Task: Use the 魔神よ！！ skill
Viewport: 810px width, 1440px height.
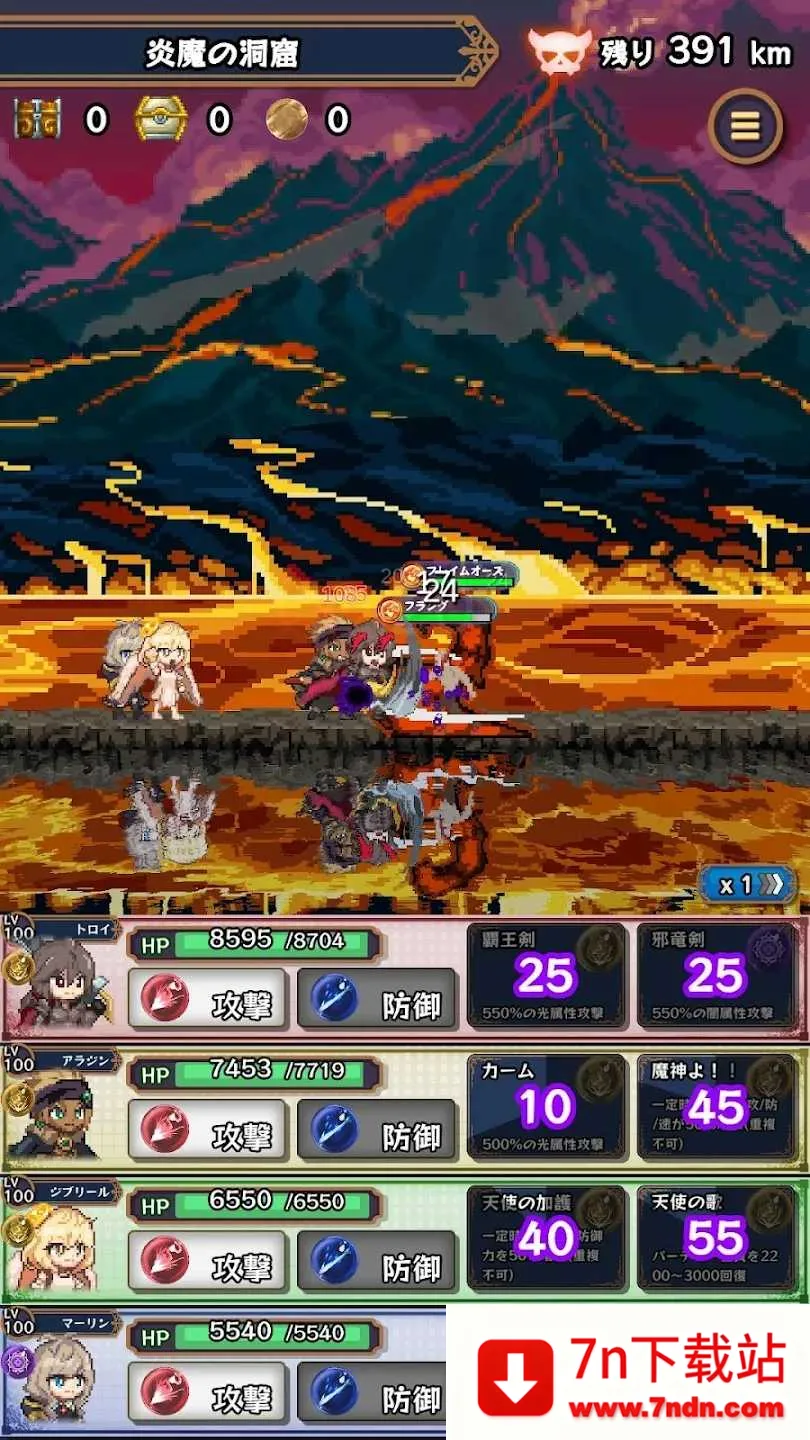Action: (x=717, y=1107)
